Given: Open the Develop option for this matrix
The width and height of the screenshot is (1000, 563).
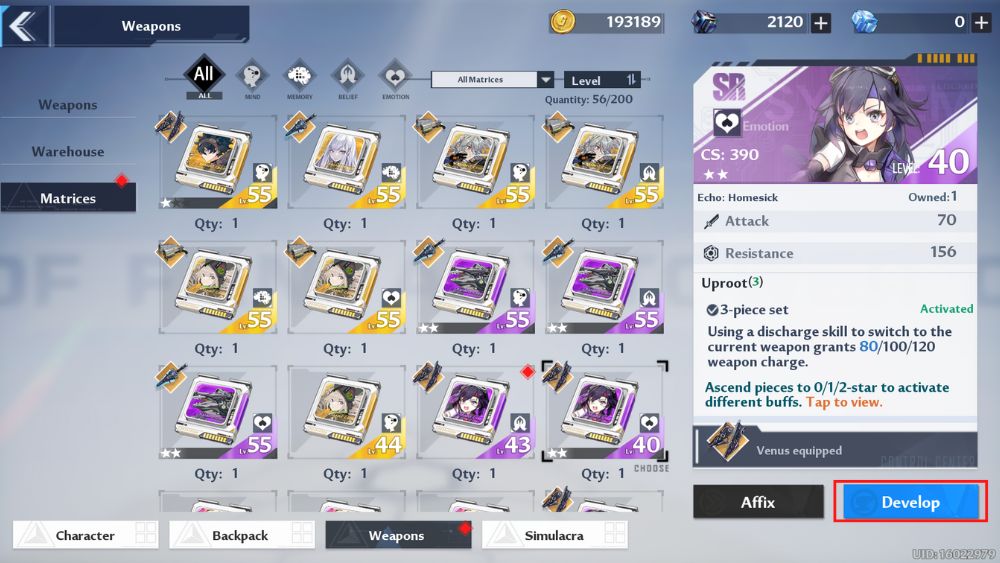Looking at the screenshot, I should tap(910, 502).
